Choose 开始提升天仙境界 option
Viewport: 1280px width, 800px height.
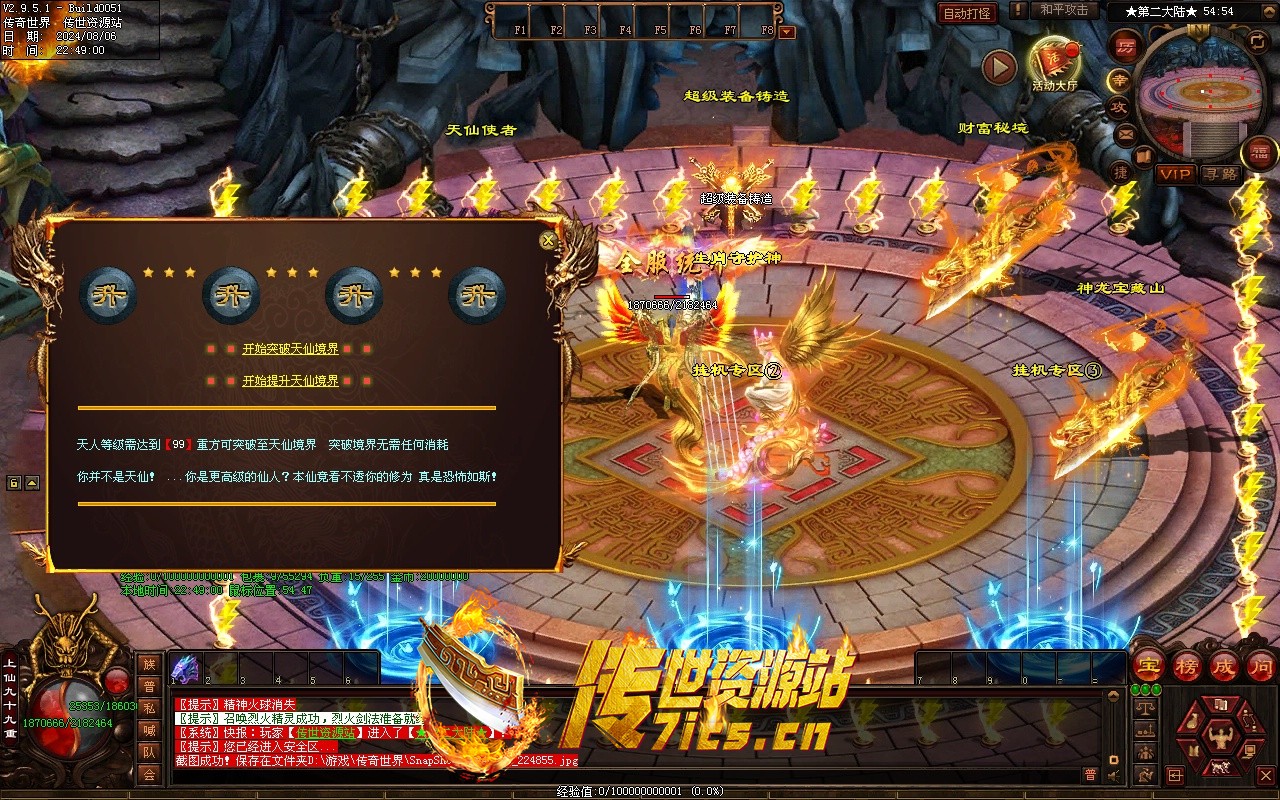click(290, 381)
